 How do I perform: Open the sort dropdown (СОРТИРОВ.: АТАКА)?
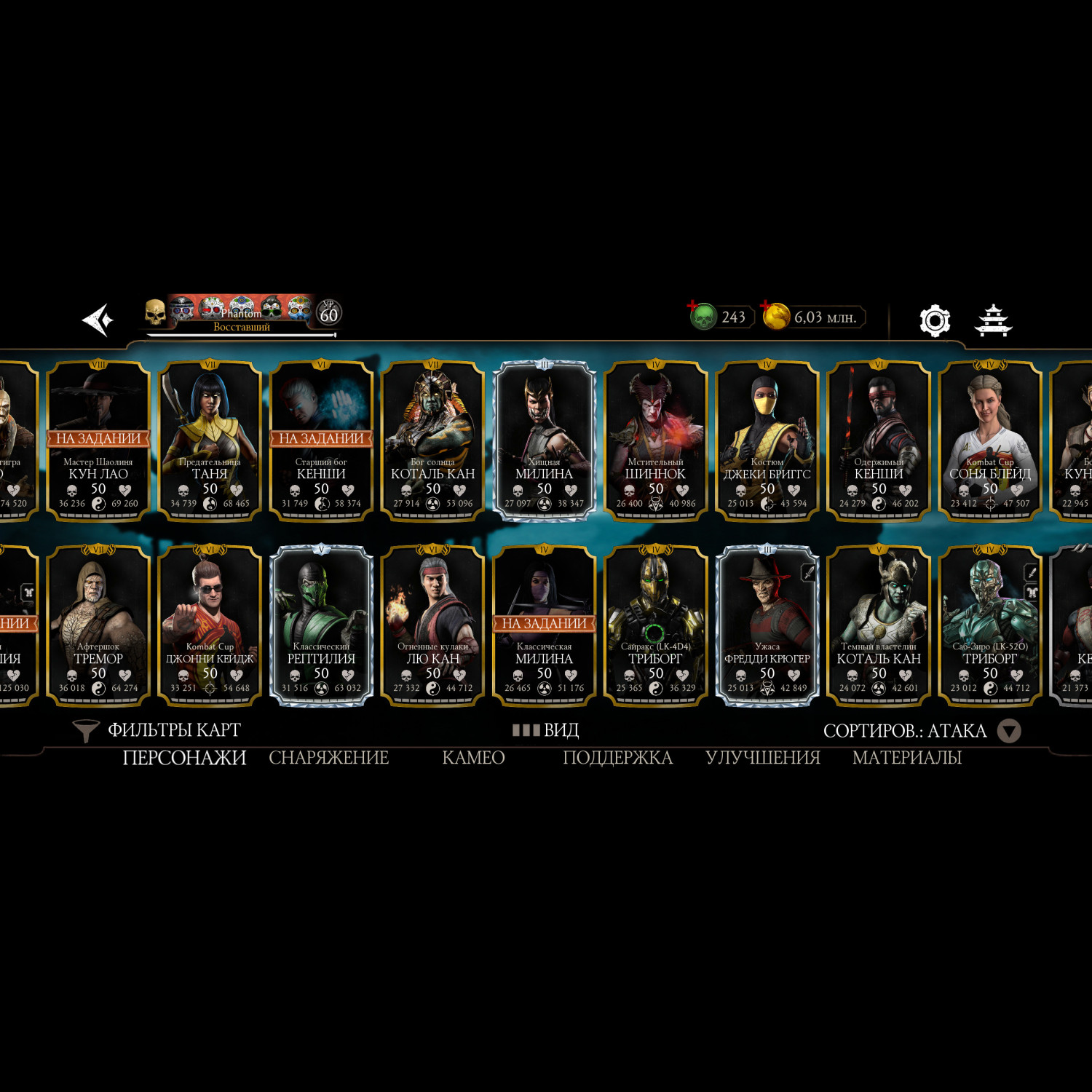pyautogui.click(x=921, y=731)
